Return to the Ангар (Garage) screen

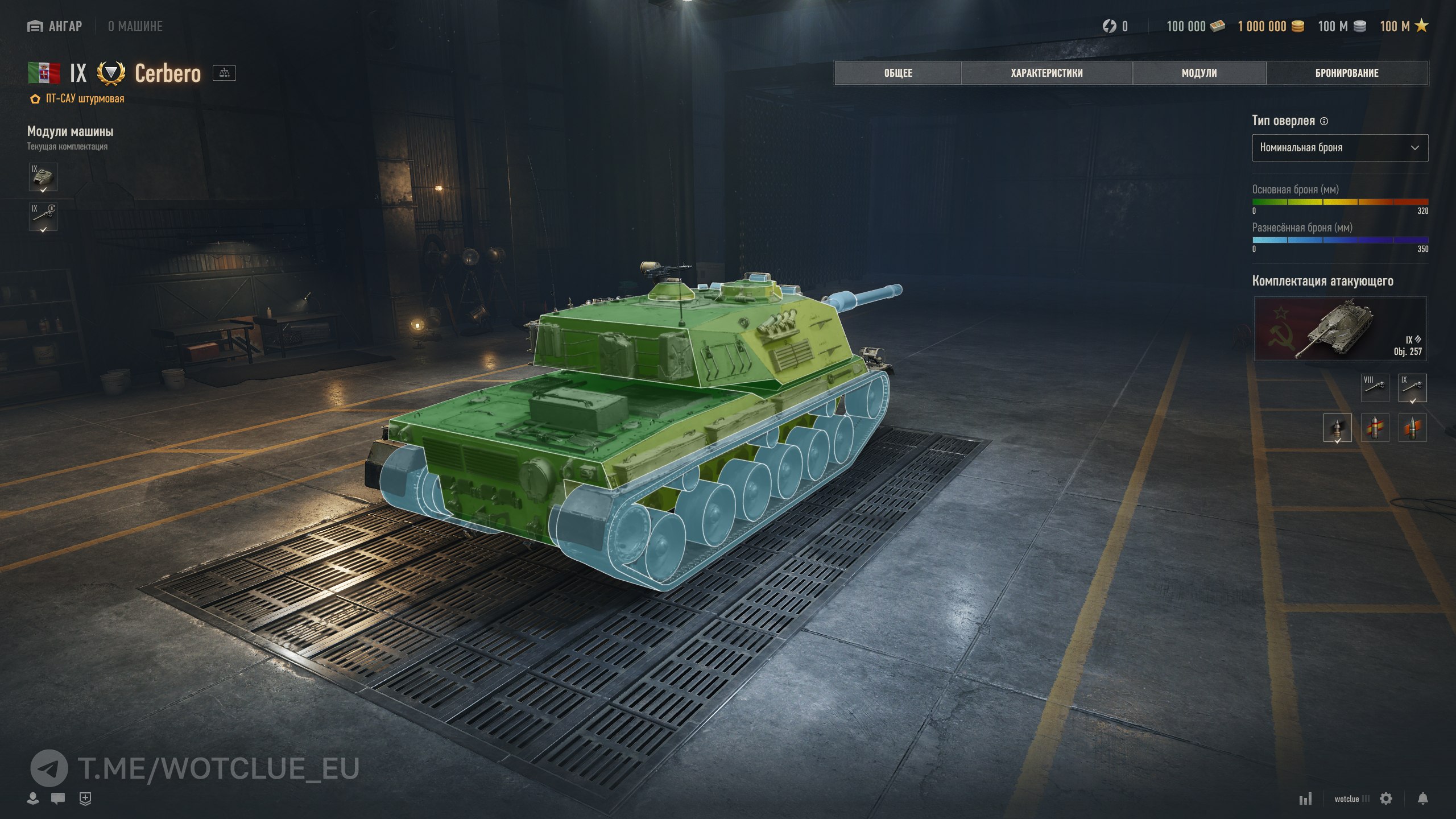point(55,26)
